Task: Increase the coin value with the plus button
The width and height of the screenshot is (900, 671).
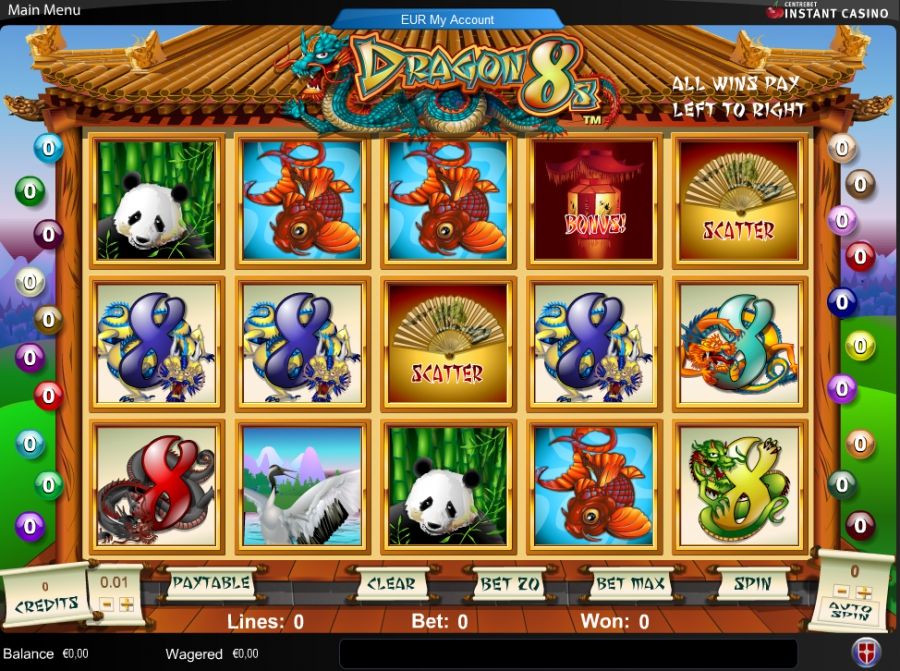Action: click(x=127, y=604)
